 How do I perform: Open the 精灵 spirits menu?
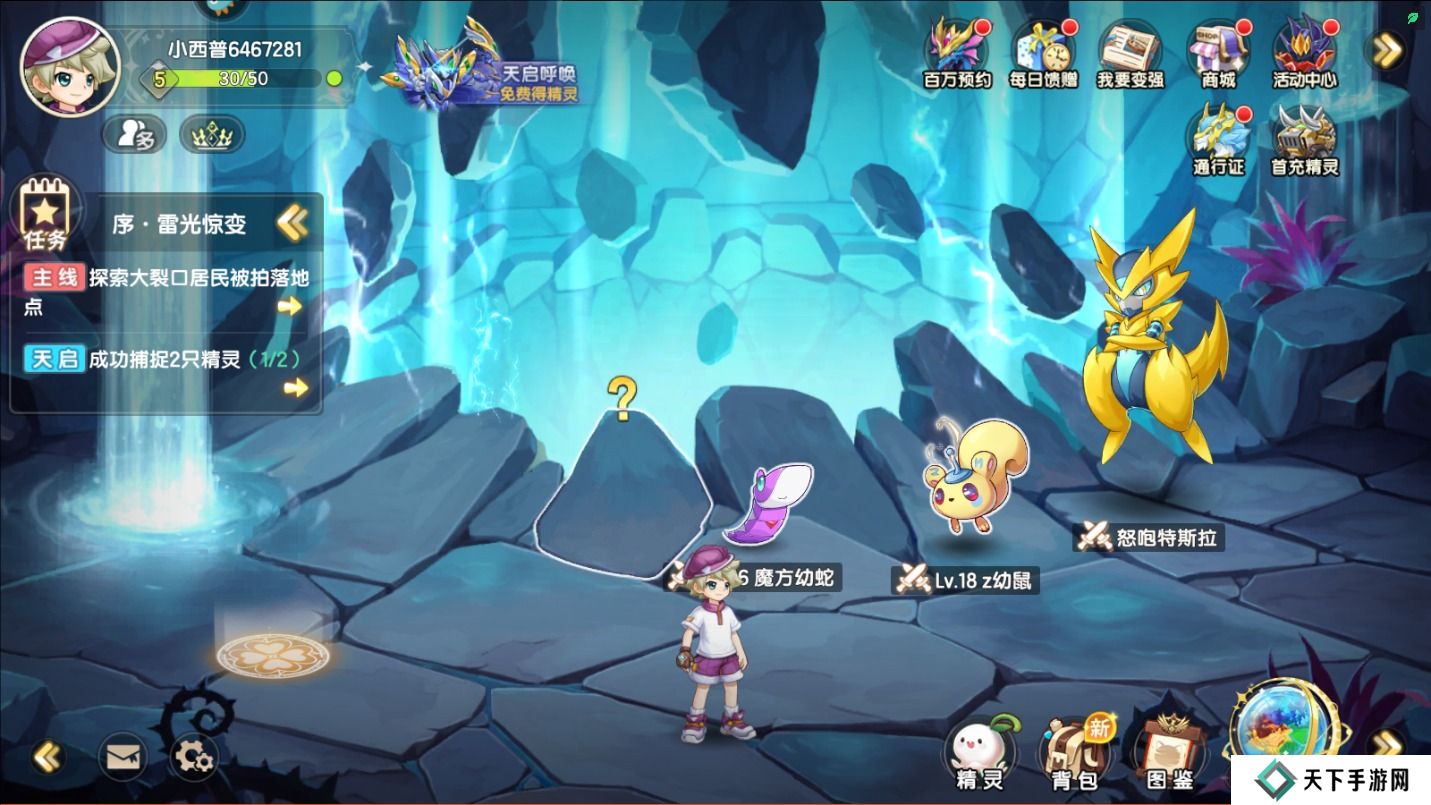pos(980,757)
